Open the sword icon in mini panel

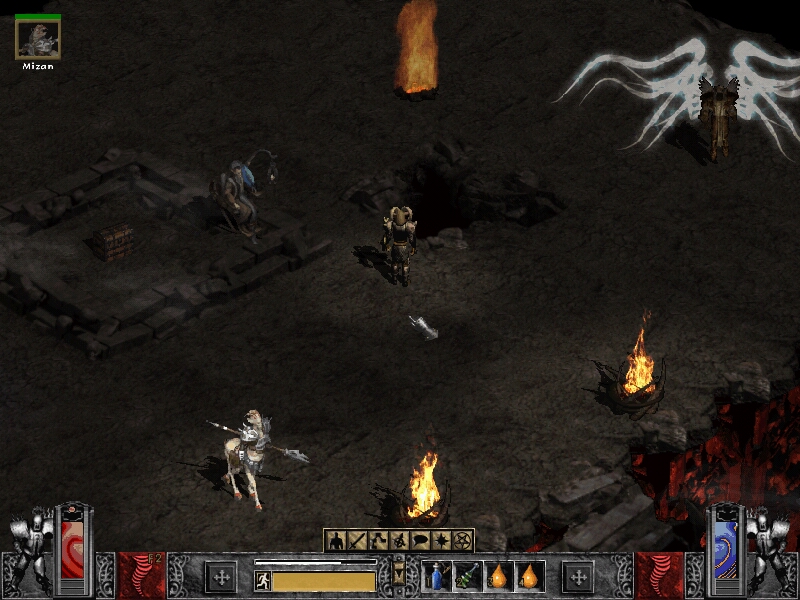coord(358,541)
